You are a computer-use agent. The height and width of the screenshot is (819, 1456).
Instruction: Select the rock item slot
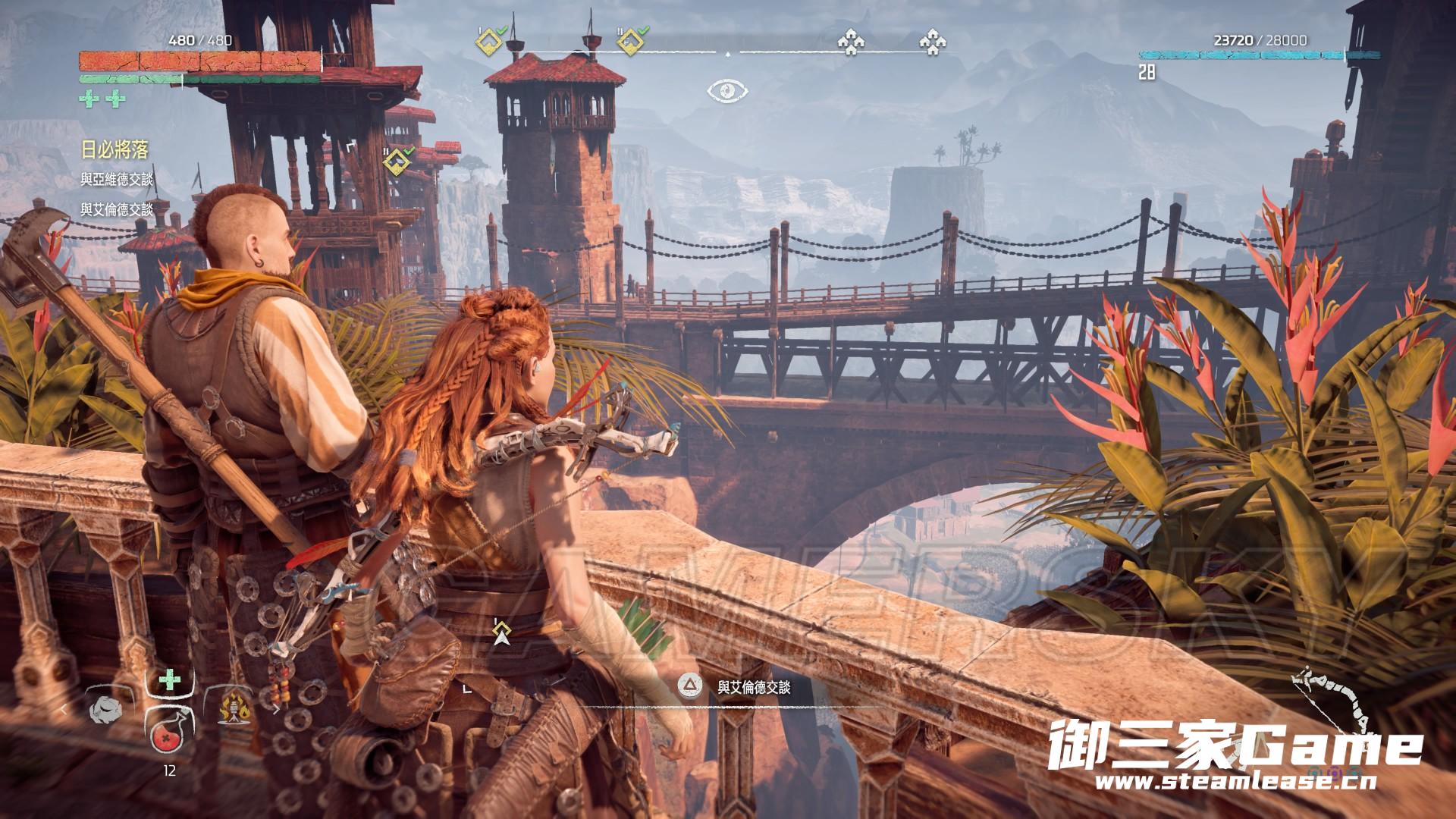106,711
